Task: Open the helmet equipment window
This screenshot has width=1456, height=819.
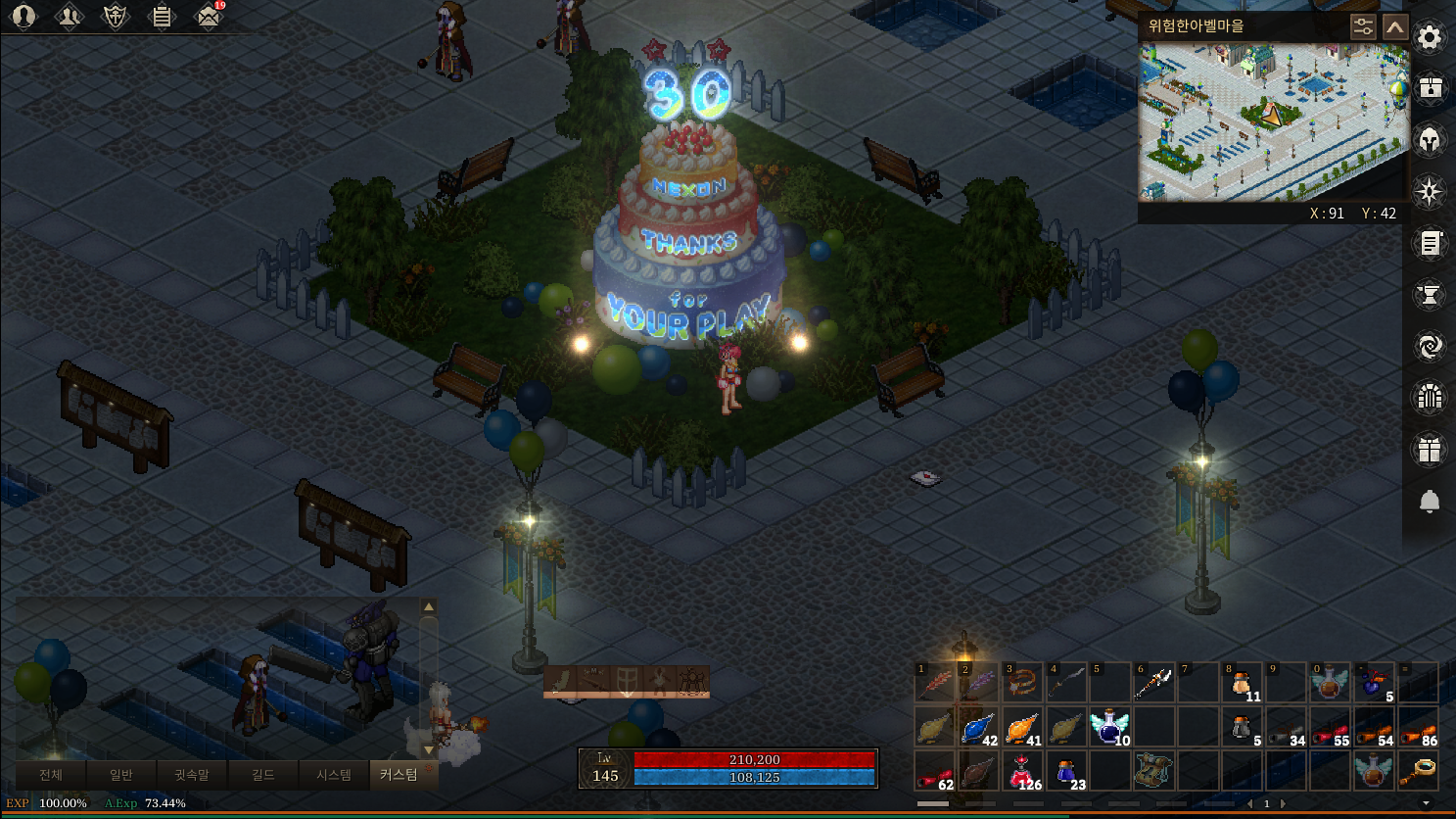Action: (1429, 141)
